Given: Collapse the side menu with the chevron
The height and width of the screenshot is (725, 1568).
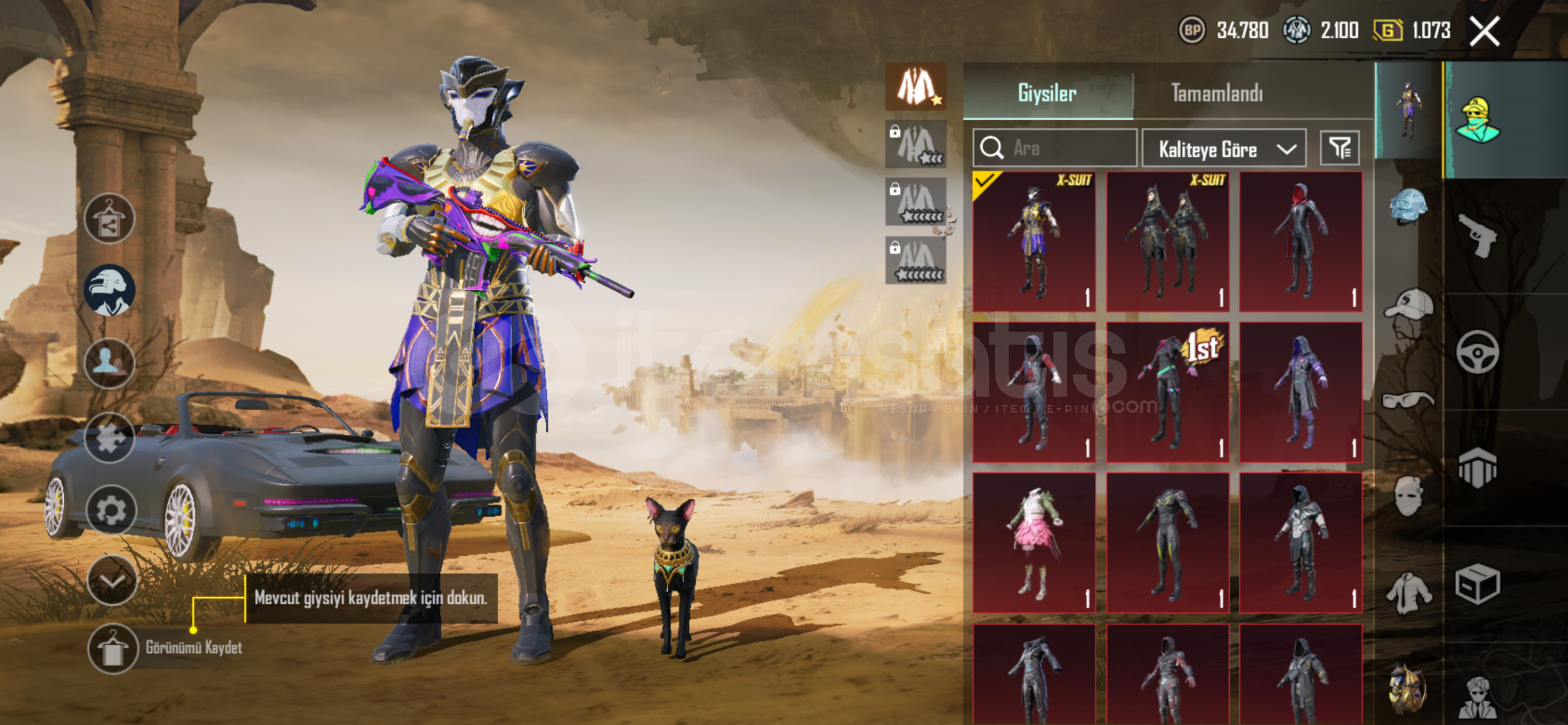Looking at the screenshot, I should (x=111, y=581).
